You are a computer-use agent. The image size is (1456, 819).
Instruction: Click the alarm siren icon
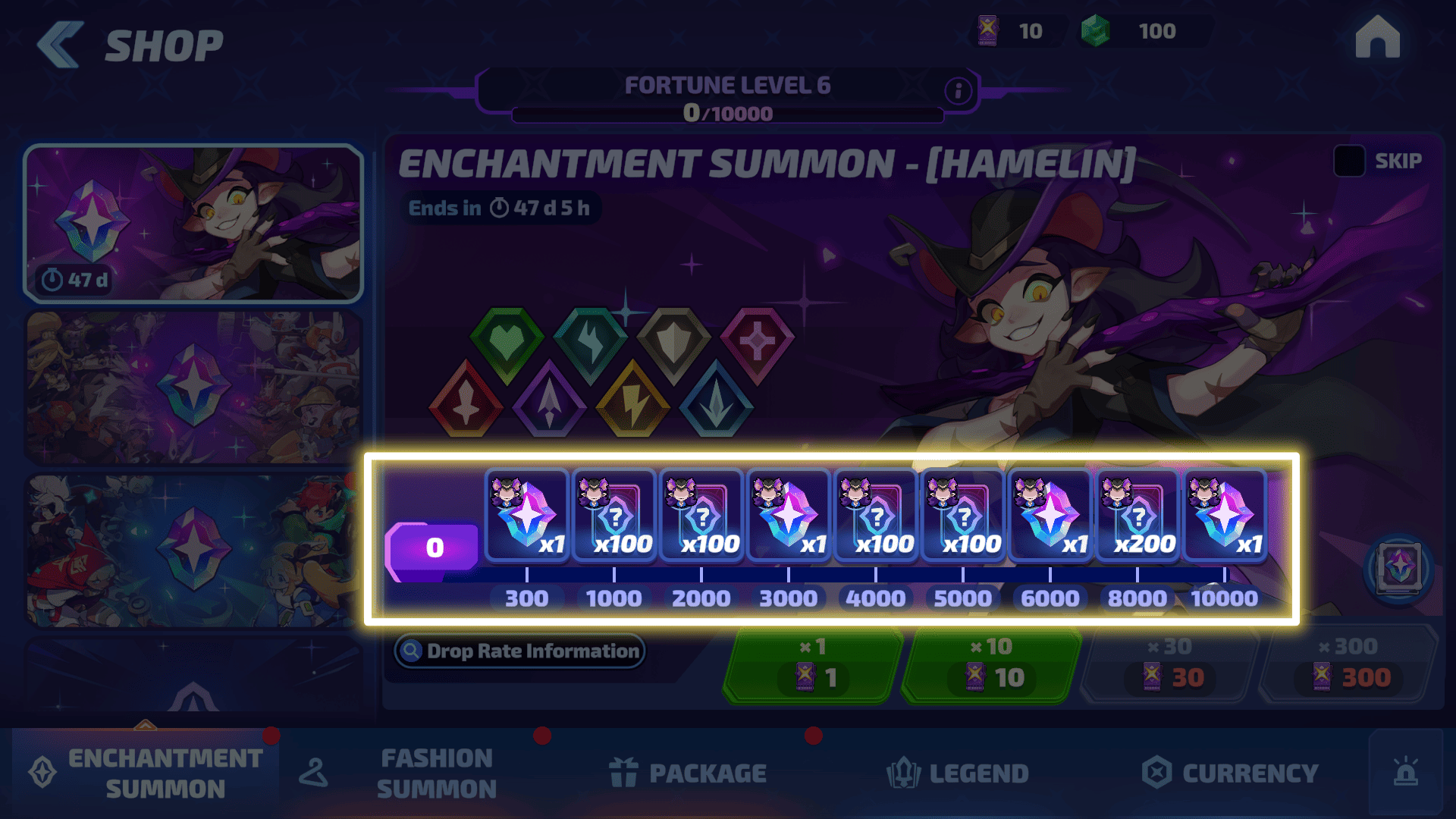point(1406,772)
